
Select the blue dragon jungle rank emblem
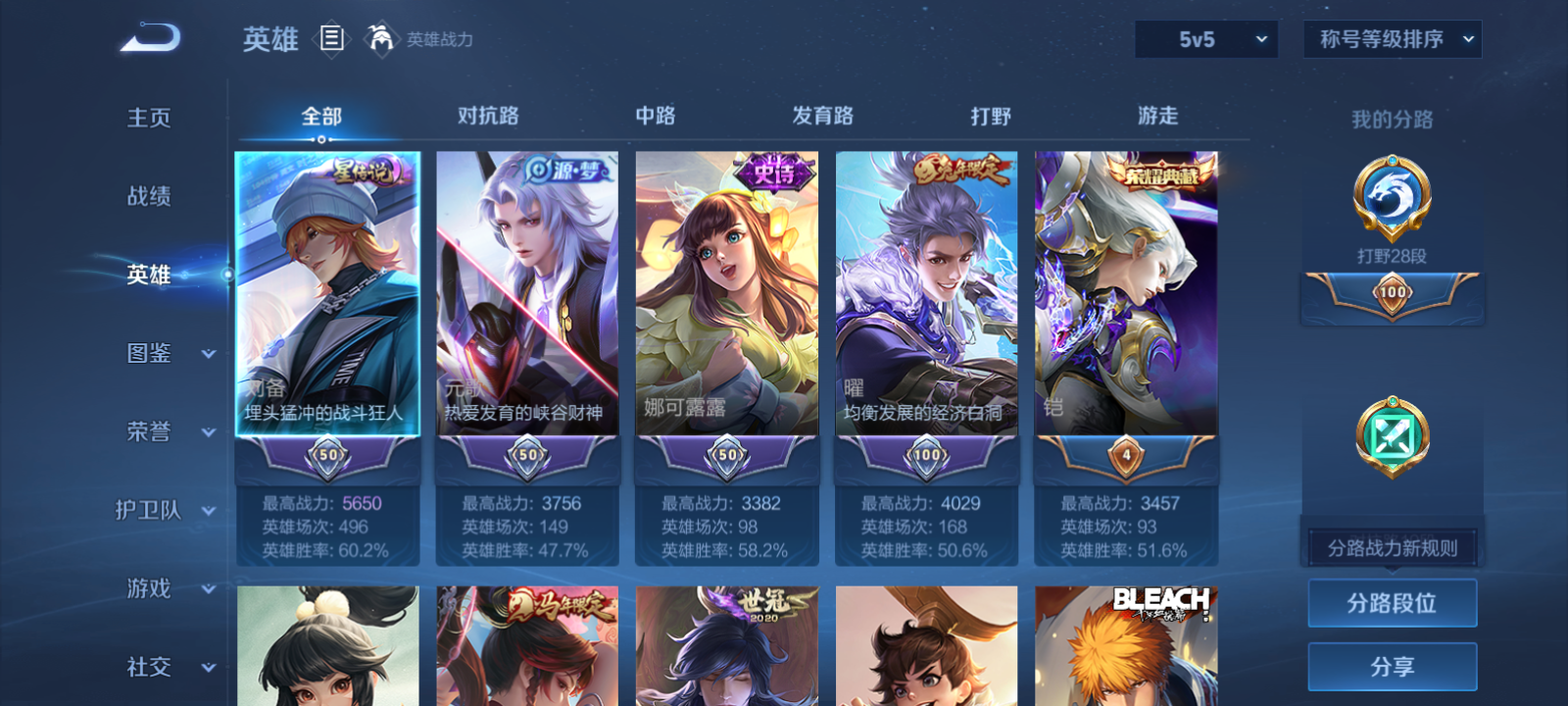(1392, 196)
